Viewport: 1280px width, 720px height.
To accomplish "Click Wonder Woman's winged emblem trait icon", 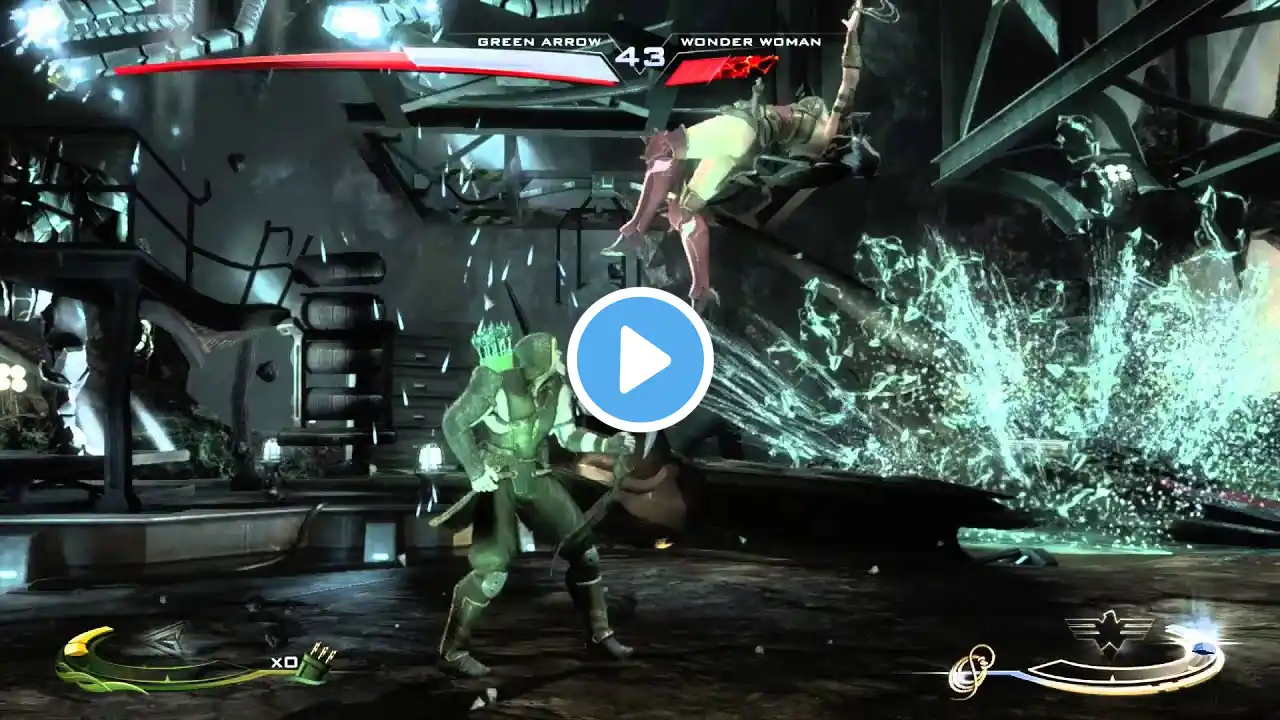I will click(x=1109, y=630).
